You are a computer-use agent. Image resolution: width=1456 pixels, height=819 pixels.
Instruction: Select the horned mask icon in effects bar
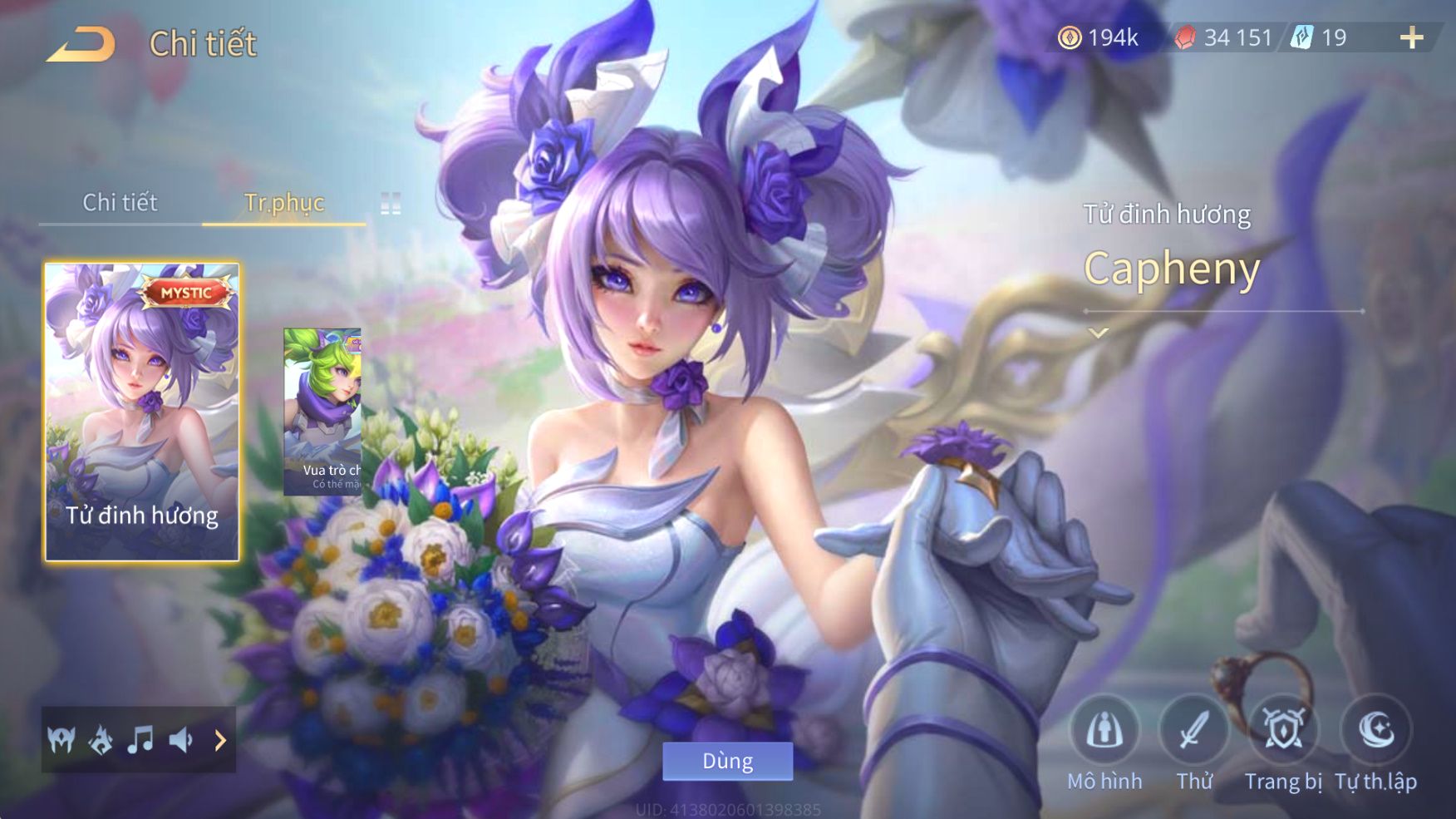coord(61,739)
